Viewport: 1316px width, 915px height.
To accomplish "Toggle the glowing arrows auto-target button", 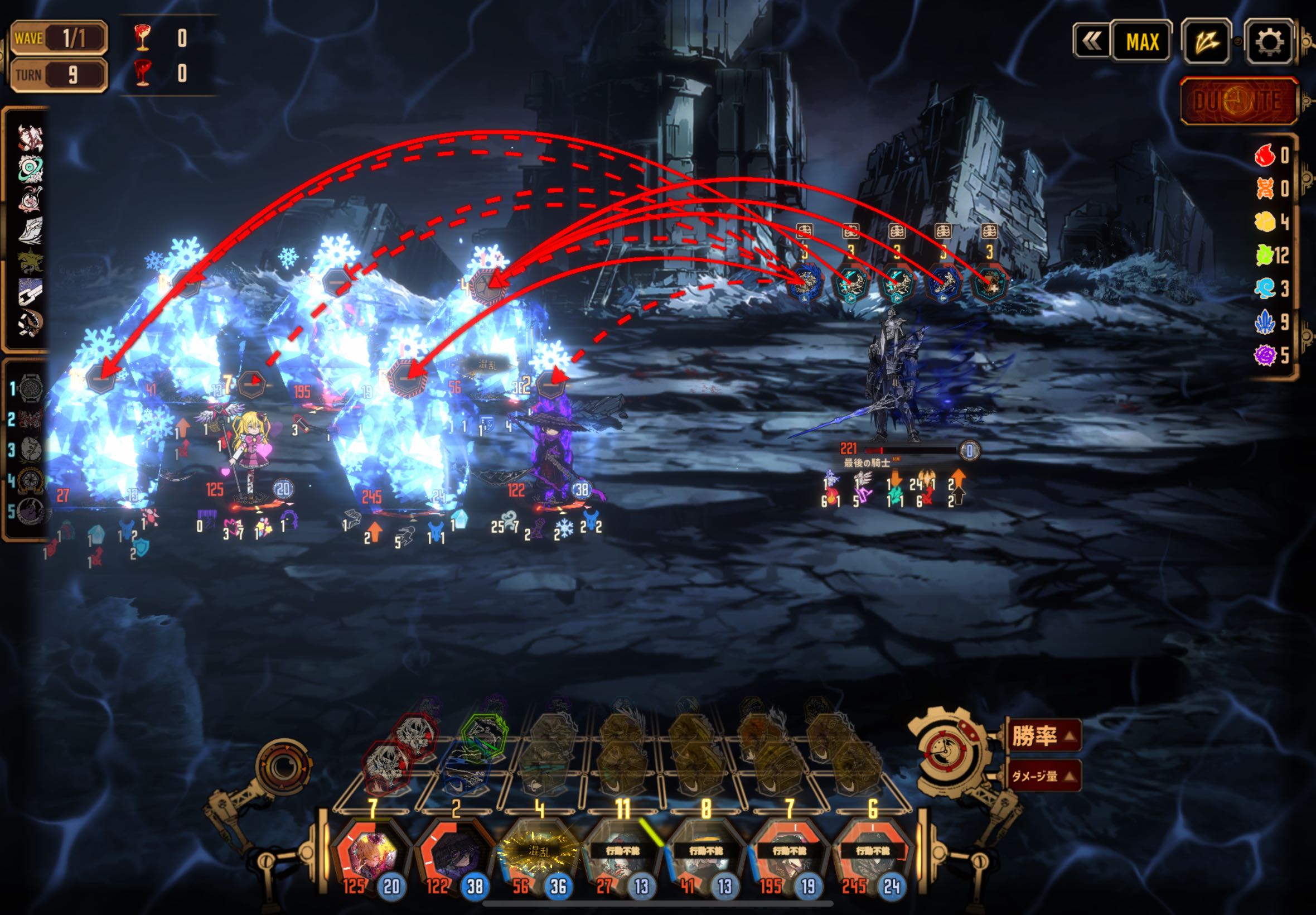I will pos(1207,42).
